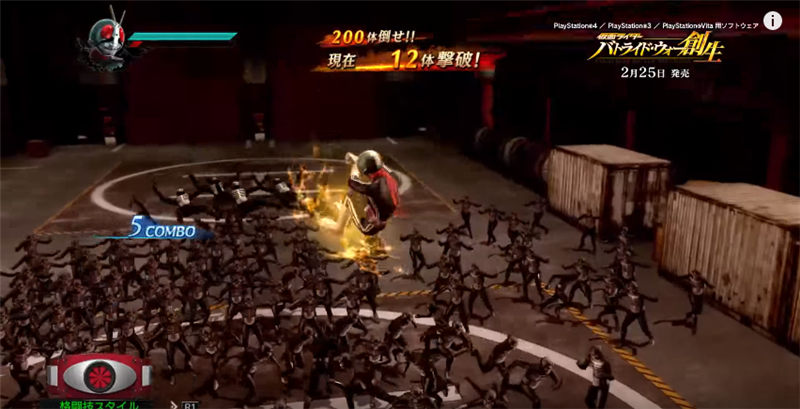The width and height of the screenshot is (800, 409).
Task: Select the red style emblem above 格闘技スタイル
Action: [98, 376]
